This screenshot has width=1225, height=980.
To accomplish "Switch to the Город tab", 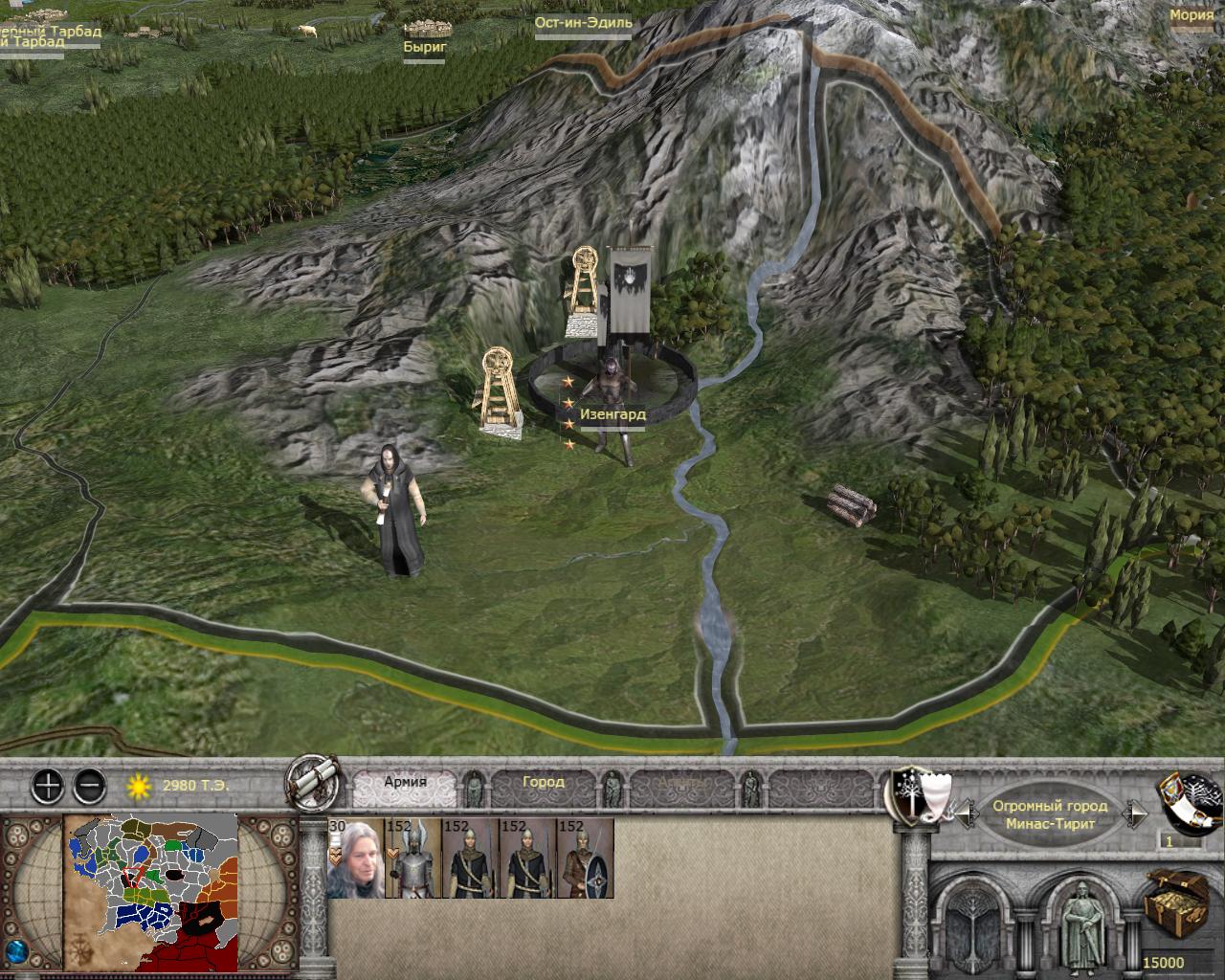I will pos(544,782).
